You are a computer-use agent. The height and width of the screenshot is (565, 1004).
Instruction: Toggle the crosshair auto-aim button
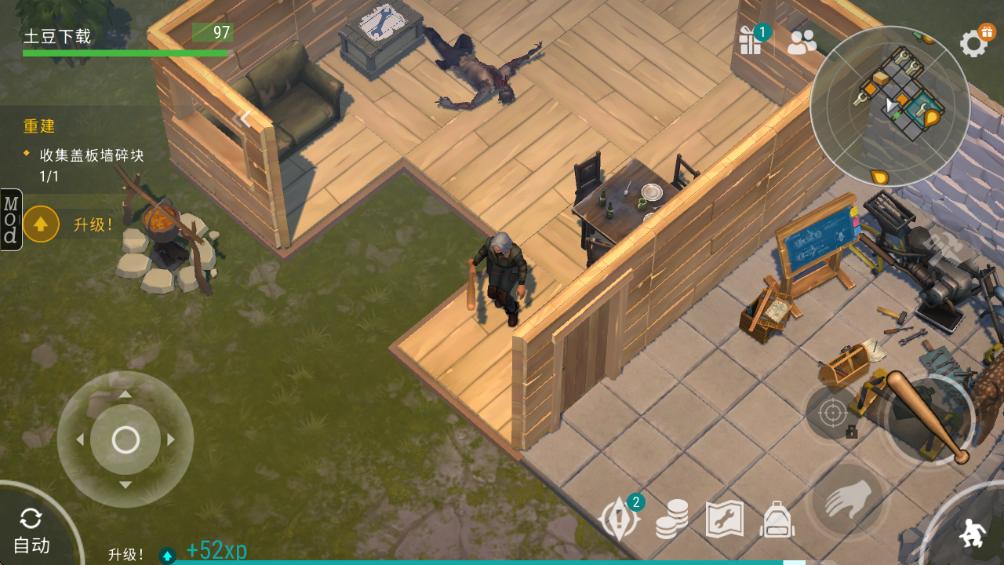832,412
